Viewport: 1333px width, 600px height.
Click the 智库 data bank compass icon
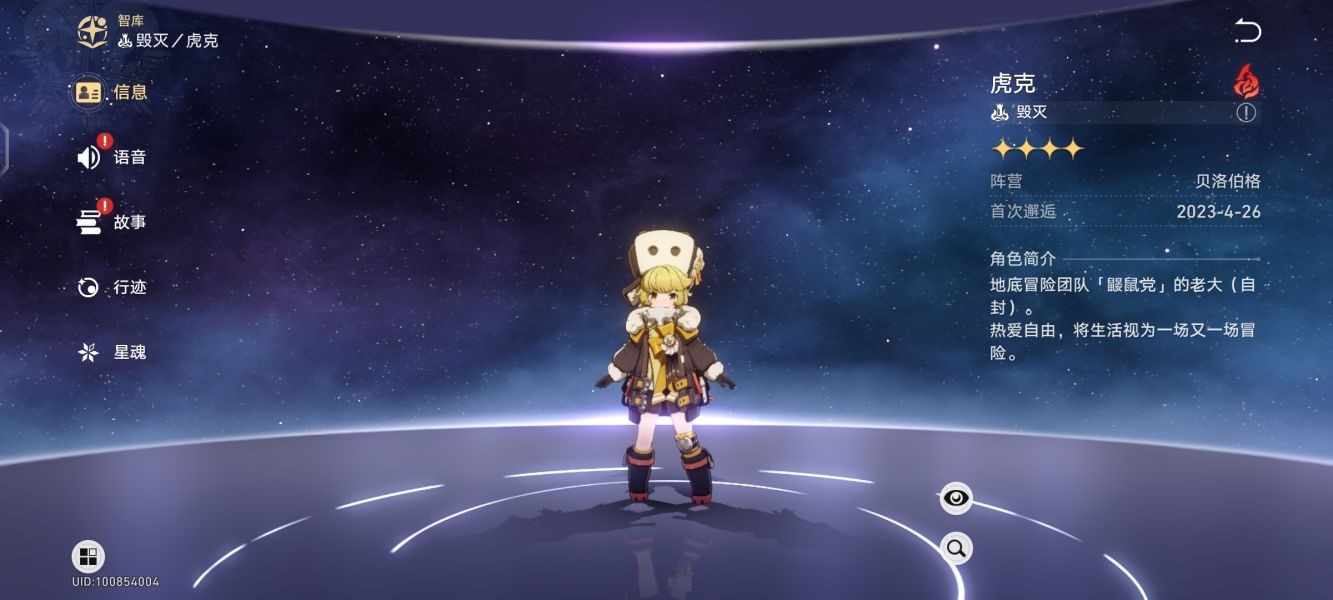pyautogui.click(x=94, y=31)
